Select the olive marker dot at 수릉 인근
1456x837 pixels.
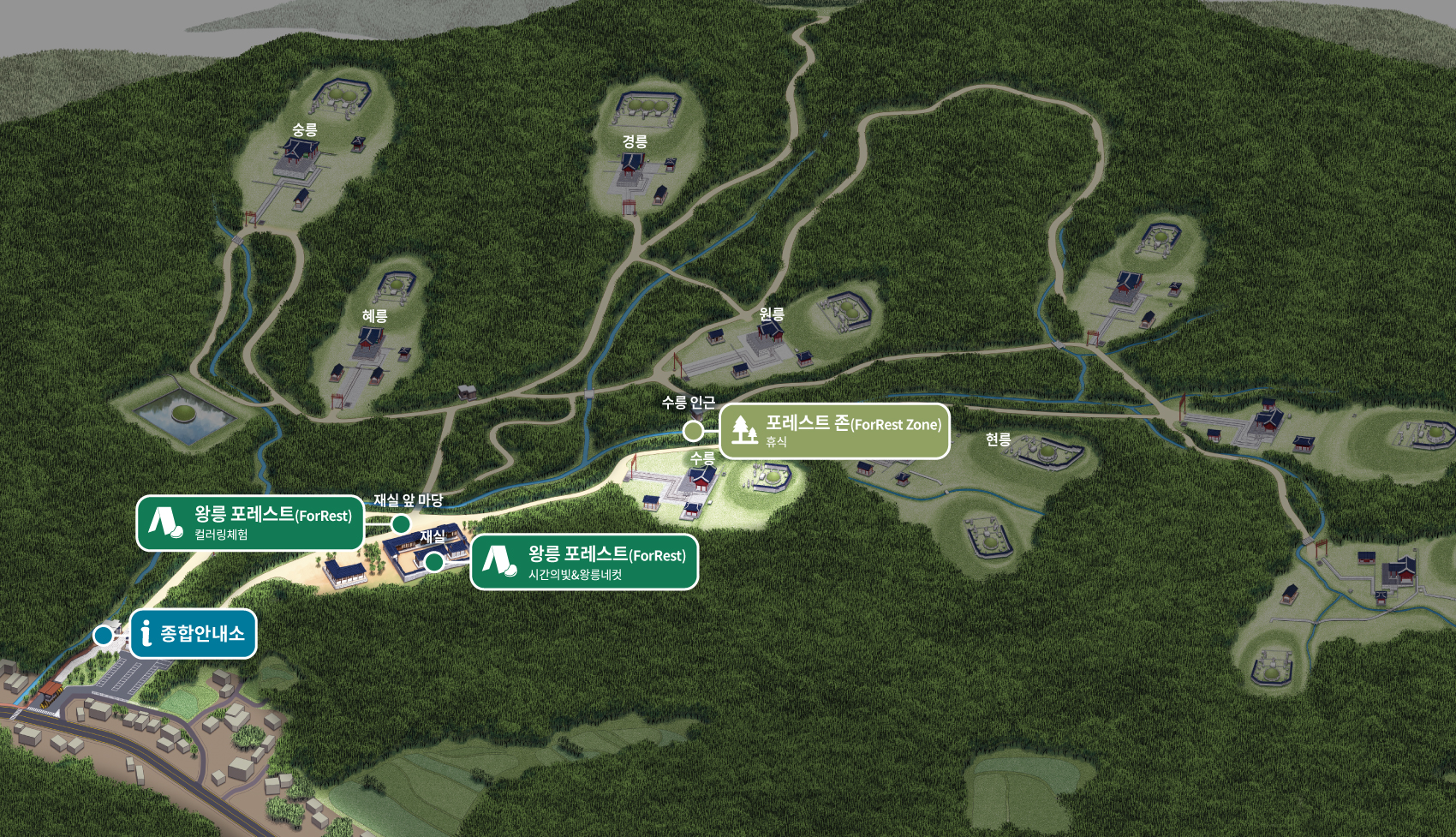693,430
